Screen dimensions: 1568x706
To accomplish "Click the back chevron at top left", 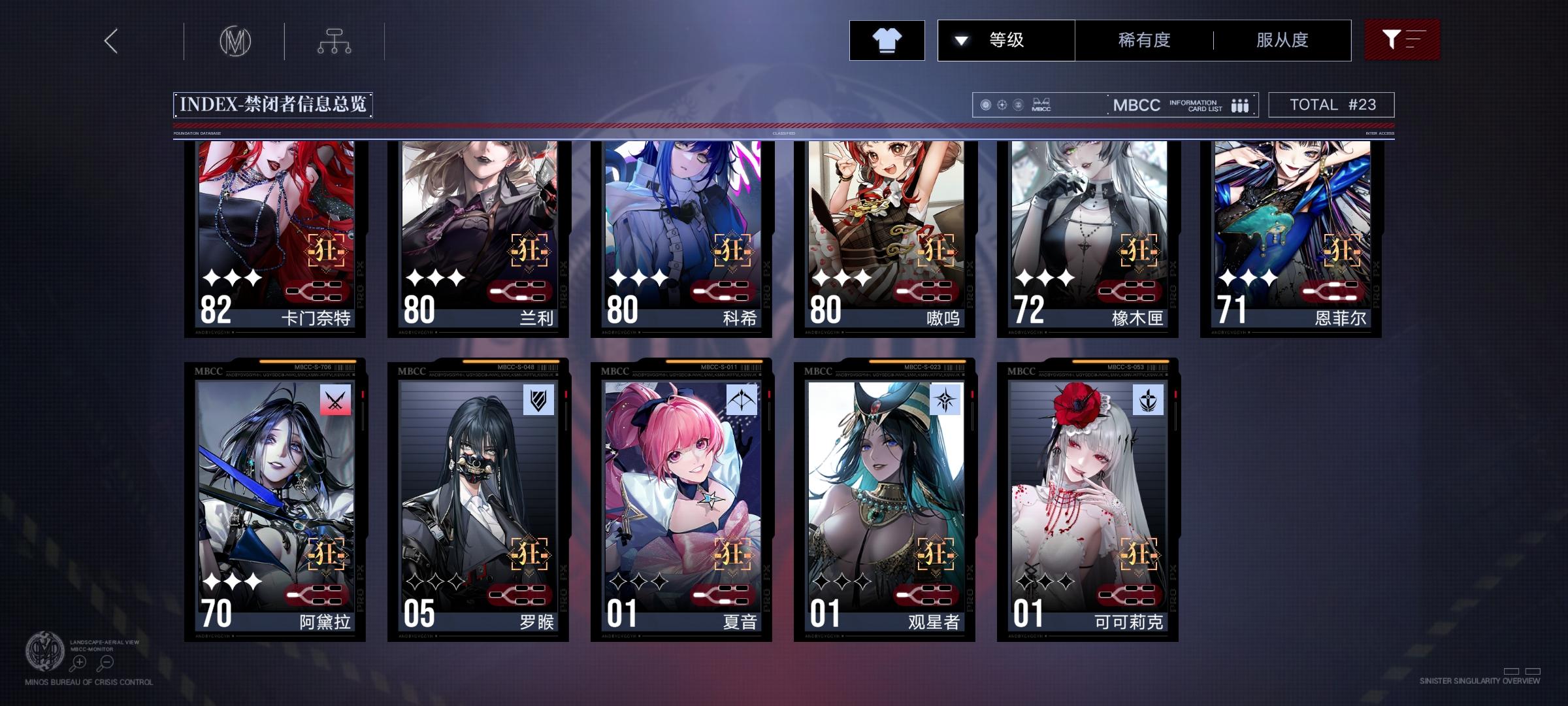I will (111, 41).
